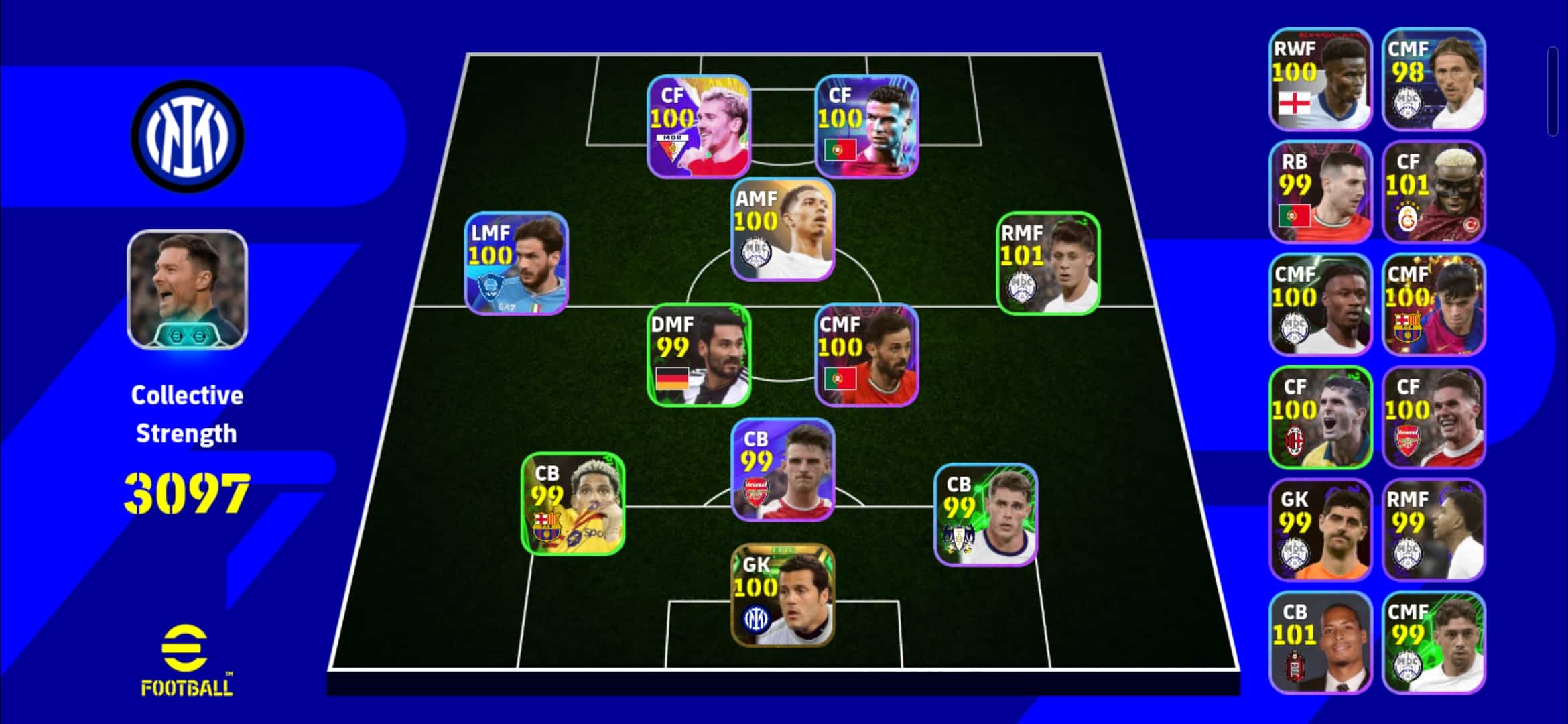Image resolution: width=1568 pixels, height=724 pixels.
Task: Choose the GK 99 substitute card
Action: pyautogui.click(x=1321, y=530)
